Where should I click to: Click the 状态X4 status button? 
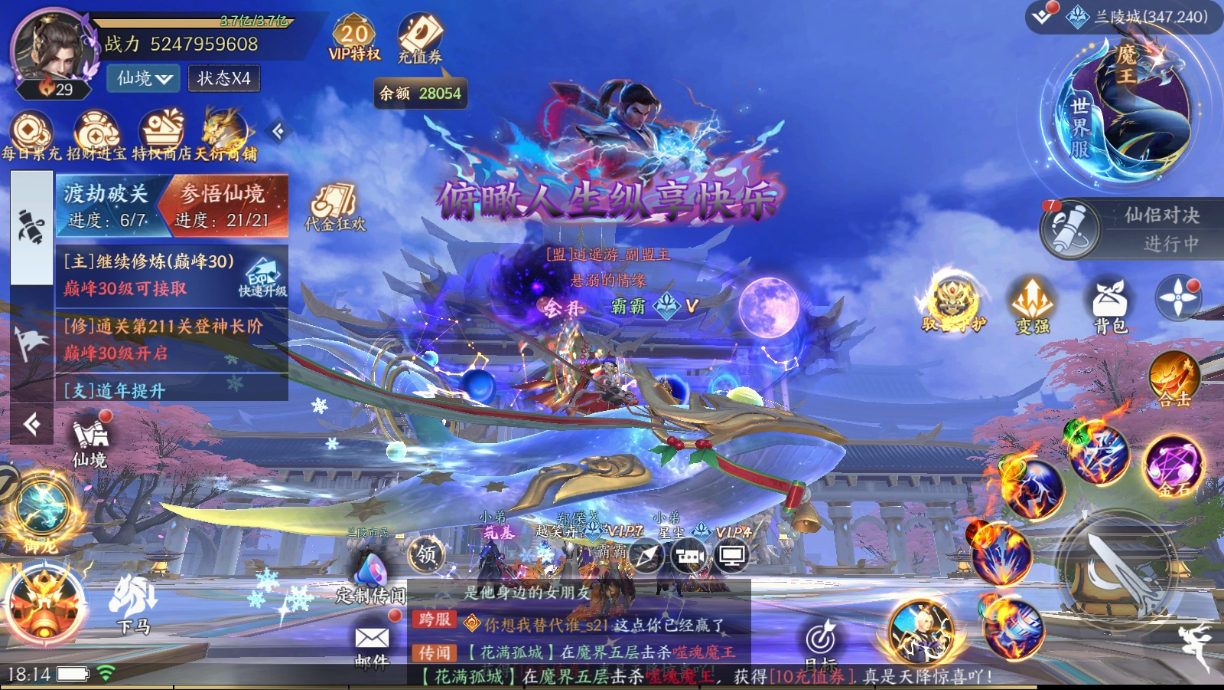click(x=224, y=78)
